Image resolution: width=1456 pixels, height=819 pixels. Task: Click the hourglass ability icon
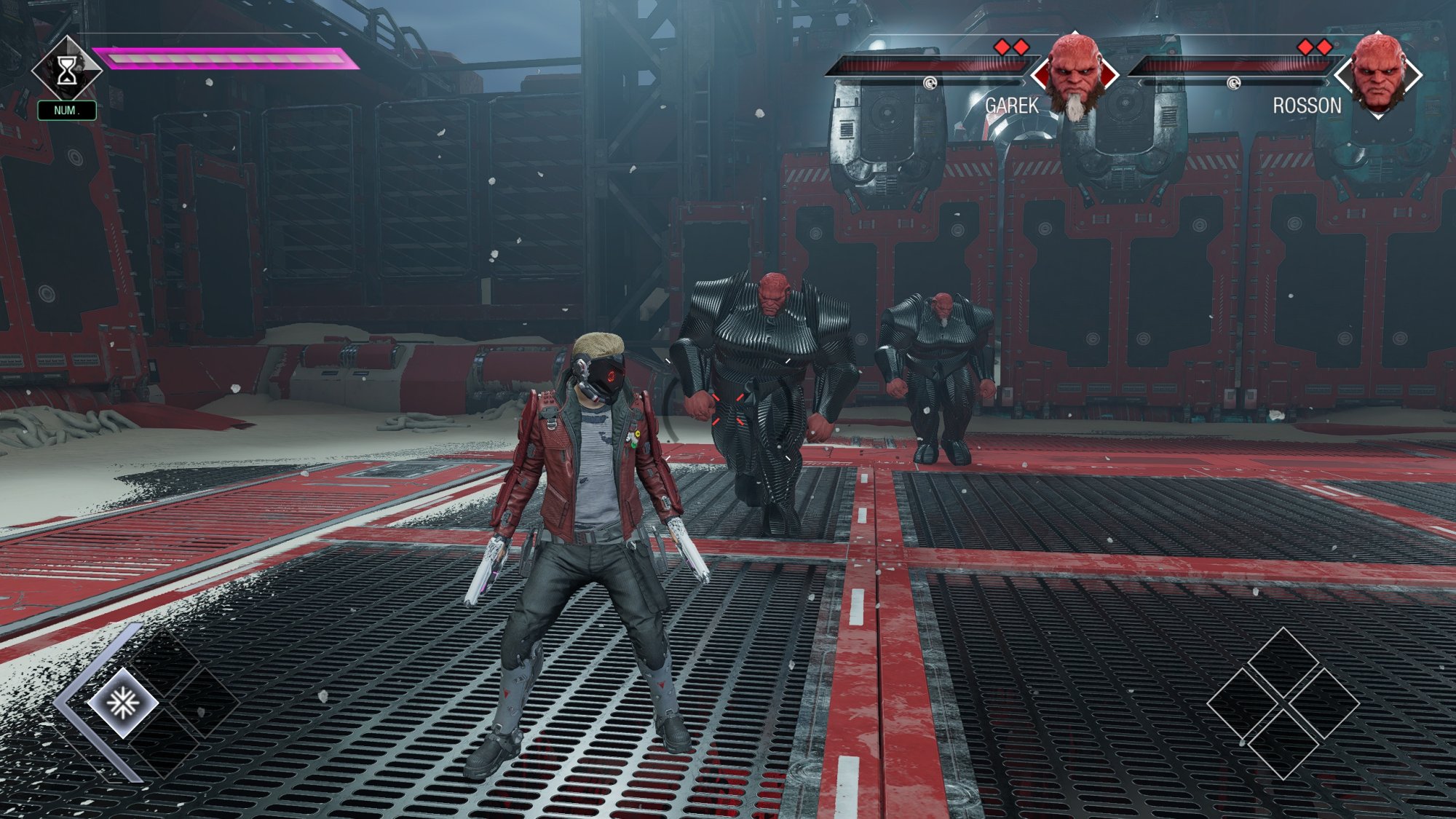coord(66,71)
